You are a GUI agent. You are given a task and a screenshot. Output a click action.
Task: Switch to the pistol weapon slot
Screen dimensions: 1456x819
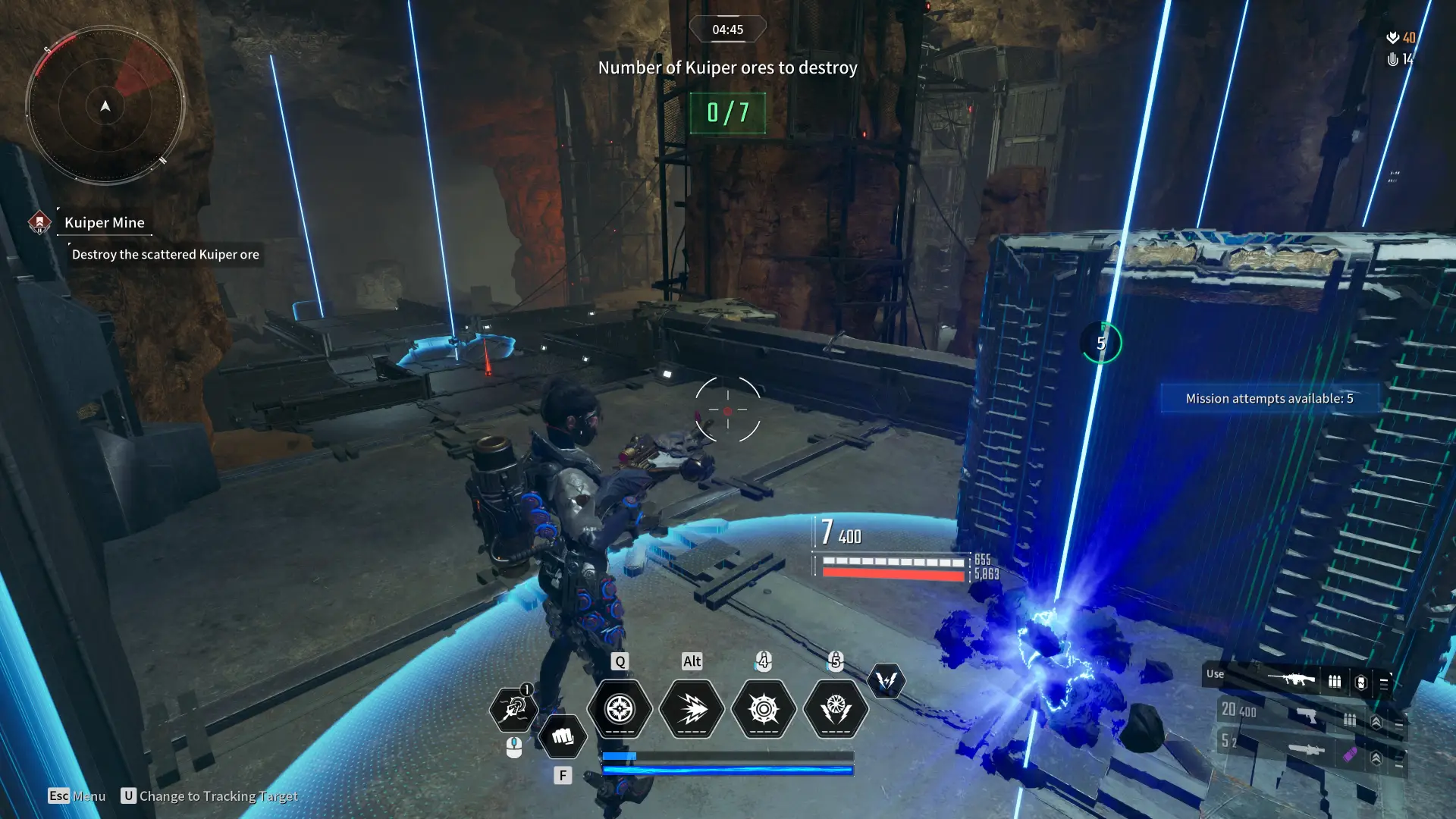point(1307,715)
